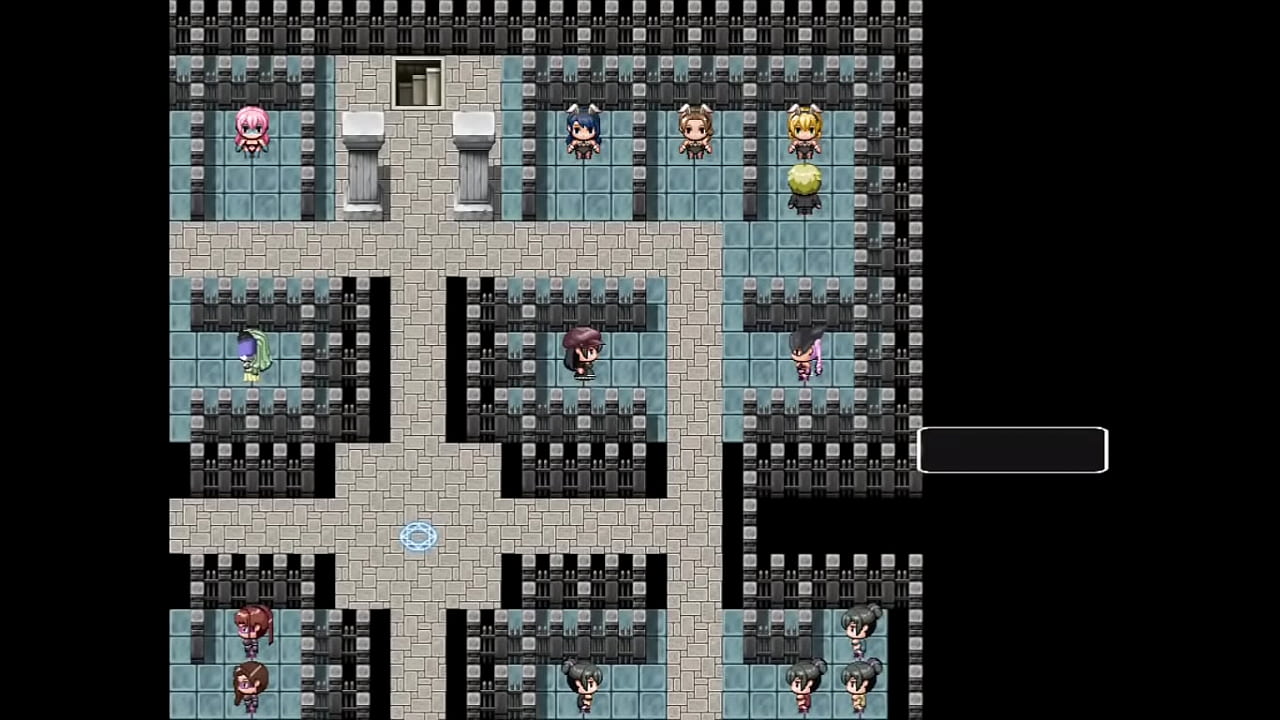This screenshot has height=720, width=1280.
Task: Click the blue-haired bunny girl prisoner
Action: click(x=583, y=135)
